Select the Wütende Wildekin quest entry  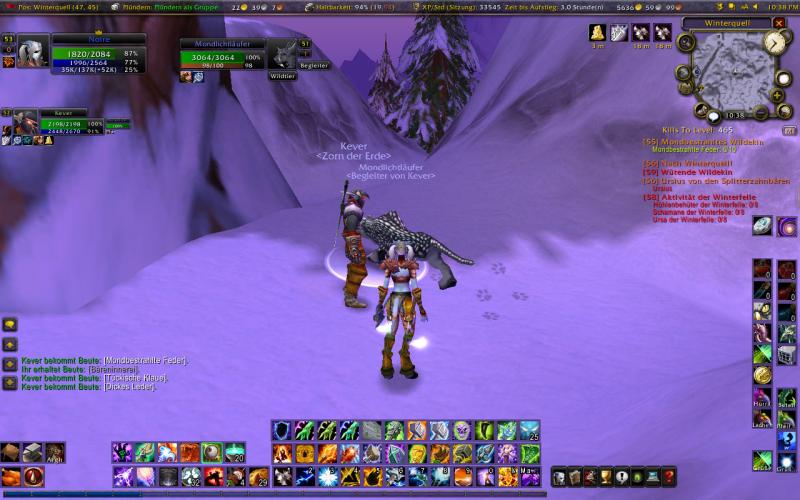(691, 172)
